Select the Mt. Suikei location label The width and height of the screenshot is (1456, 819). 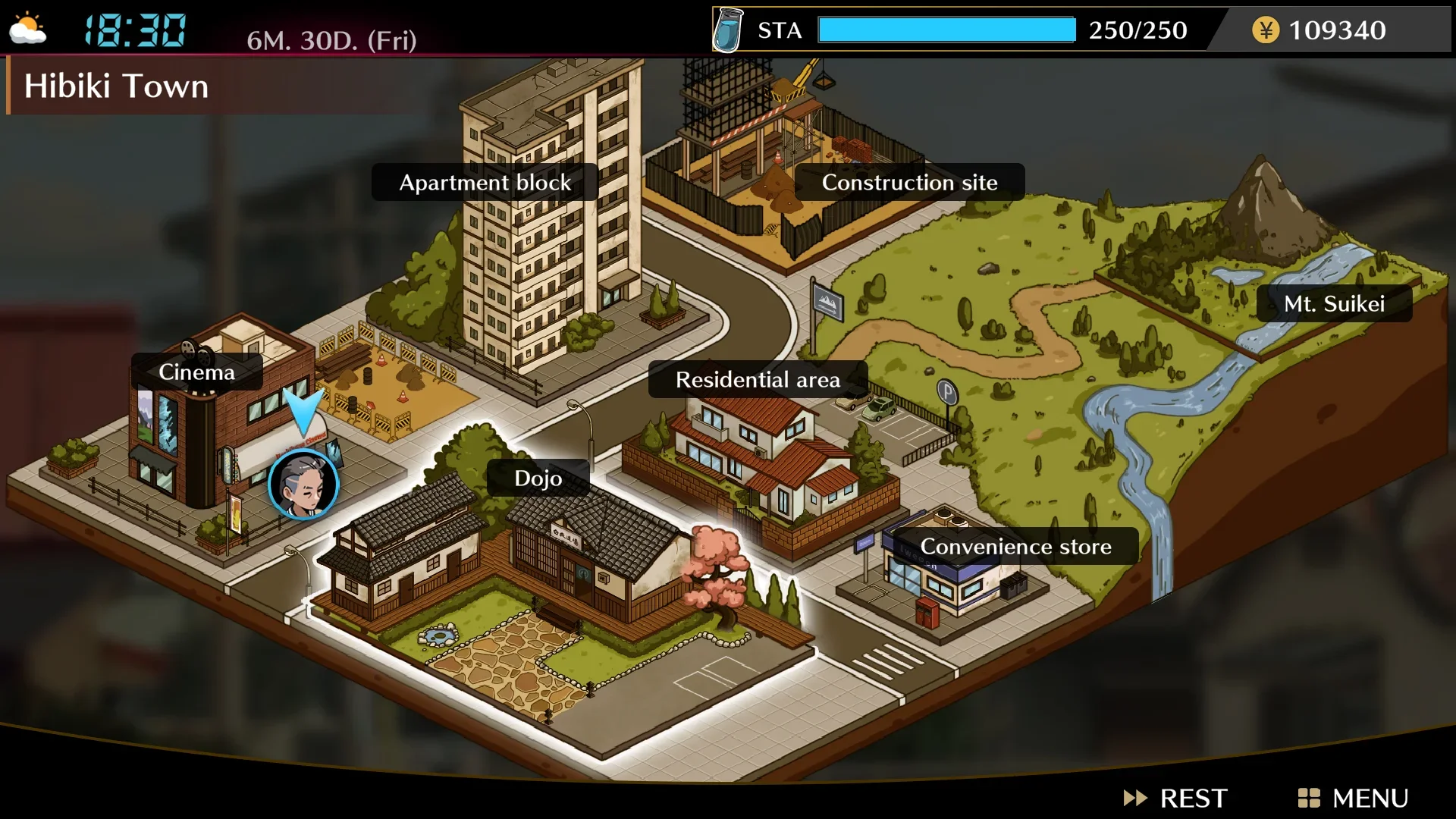click(x=1335, y=303)
